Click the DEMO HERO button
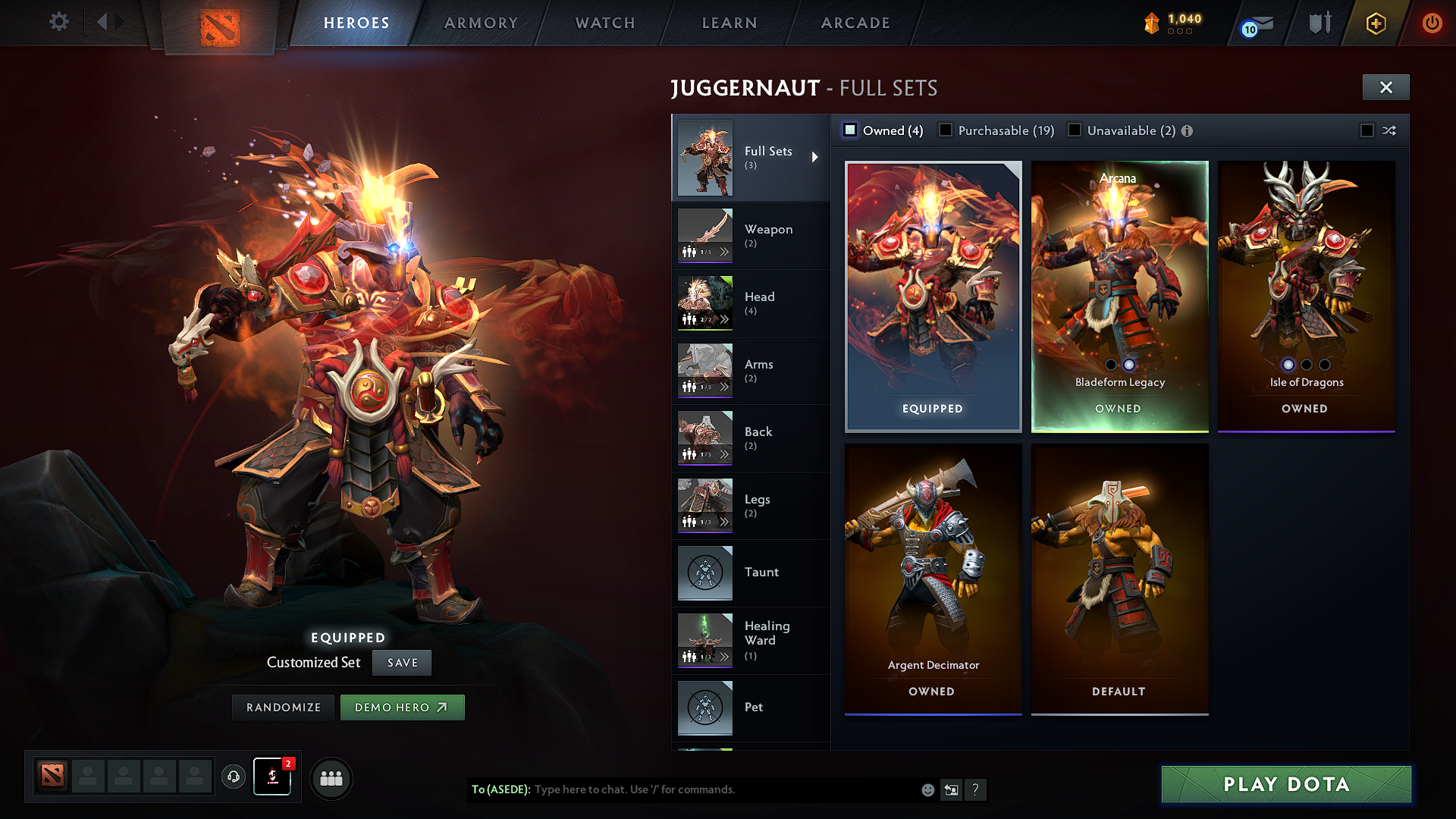Viewport: 1456px width, 819px height. pyautogui.click(x=403, y=707)
